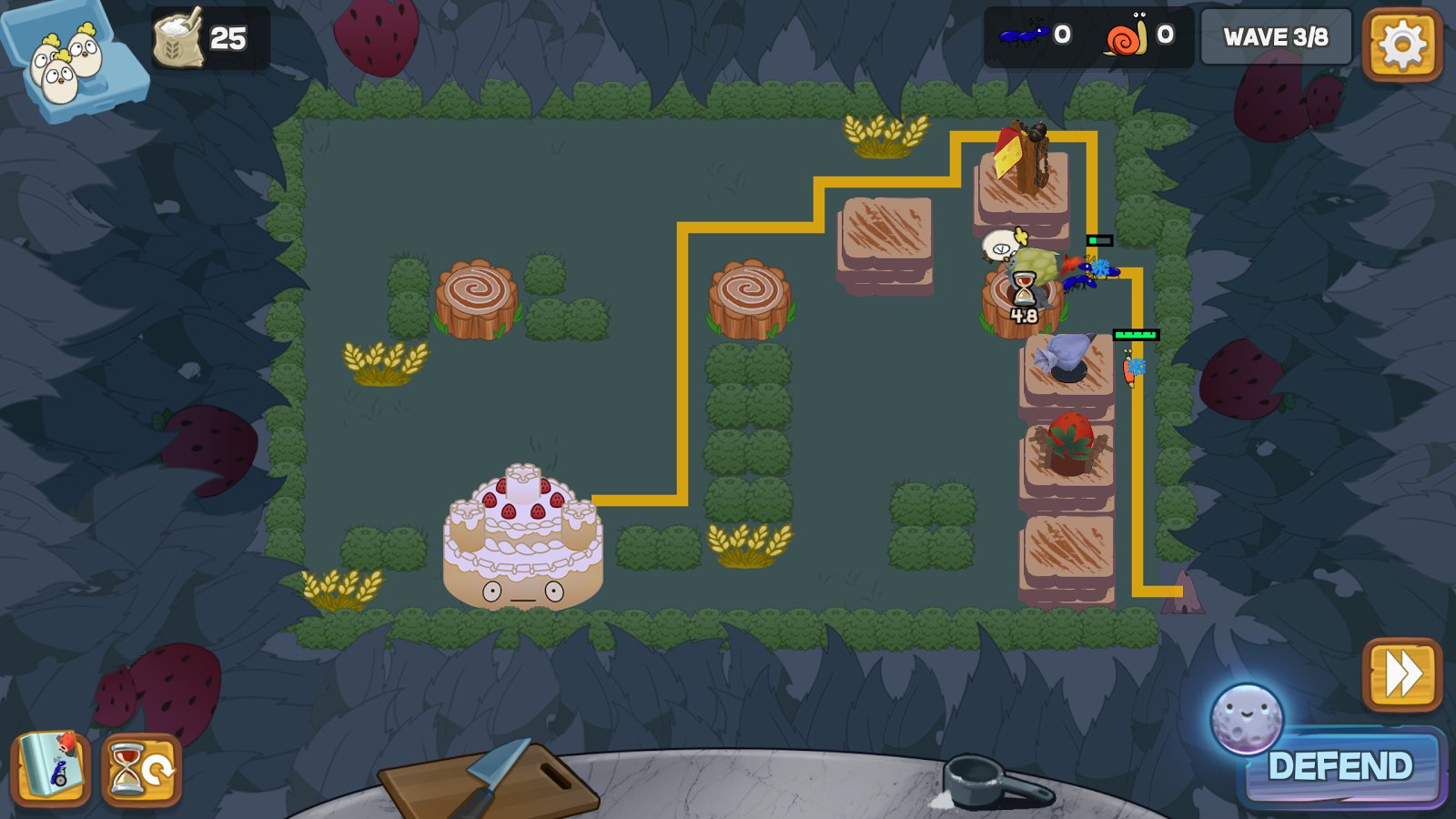The image size is (1456, 819).
Task: Open the egg carton with chicks
Action: coord(71,60)
